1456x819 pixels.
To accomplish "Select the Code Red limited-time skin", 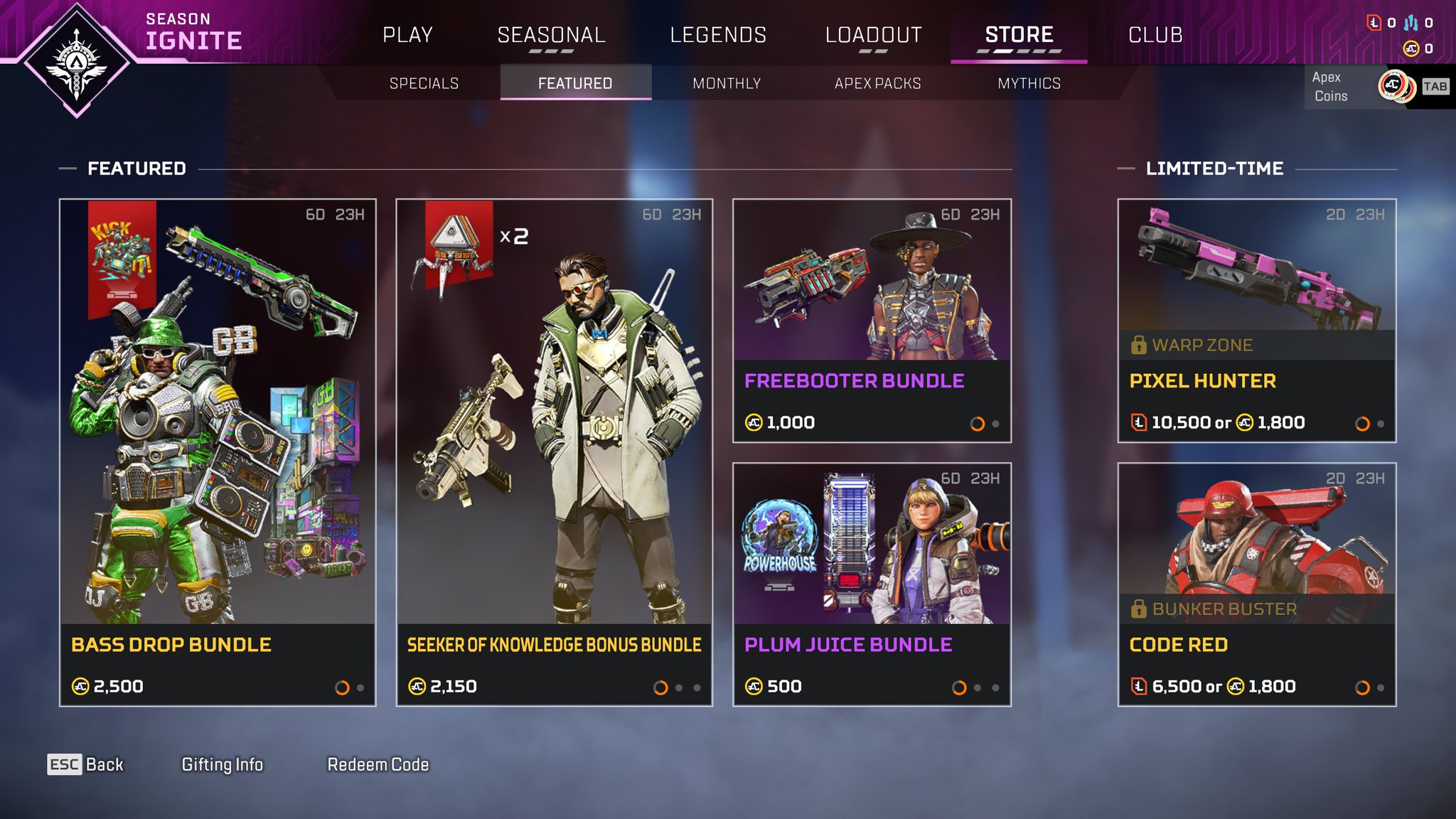I will pyautogui.click(x=1256, y=584).
